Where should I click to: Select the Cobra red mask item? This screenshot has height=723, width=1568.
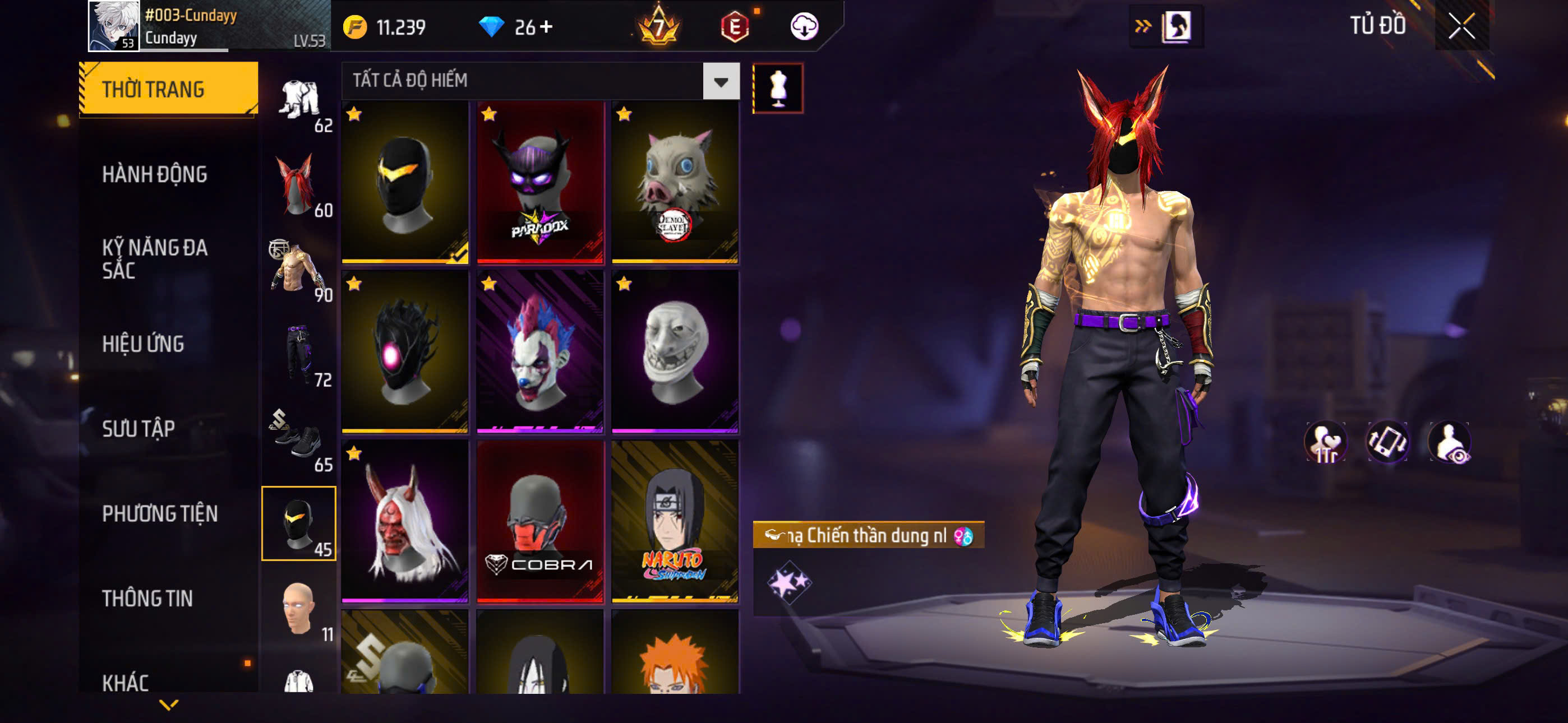pyautogui.click(x=540, y=522)
